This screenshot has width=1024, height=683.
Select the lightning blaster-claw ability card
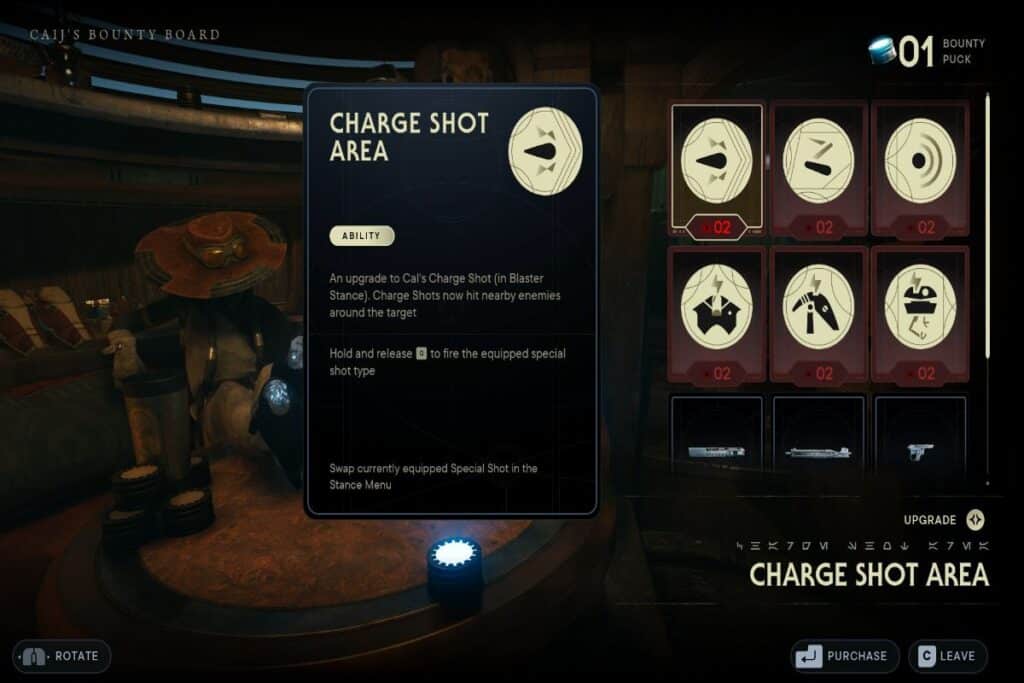pyautogui.click(x=818, y=313)
